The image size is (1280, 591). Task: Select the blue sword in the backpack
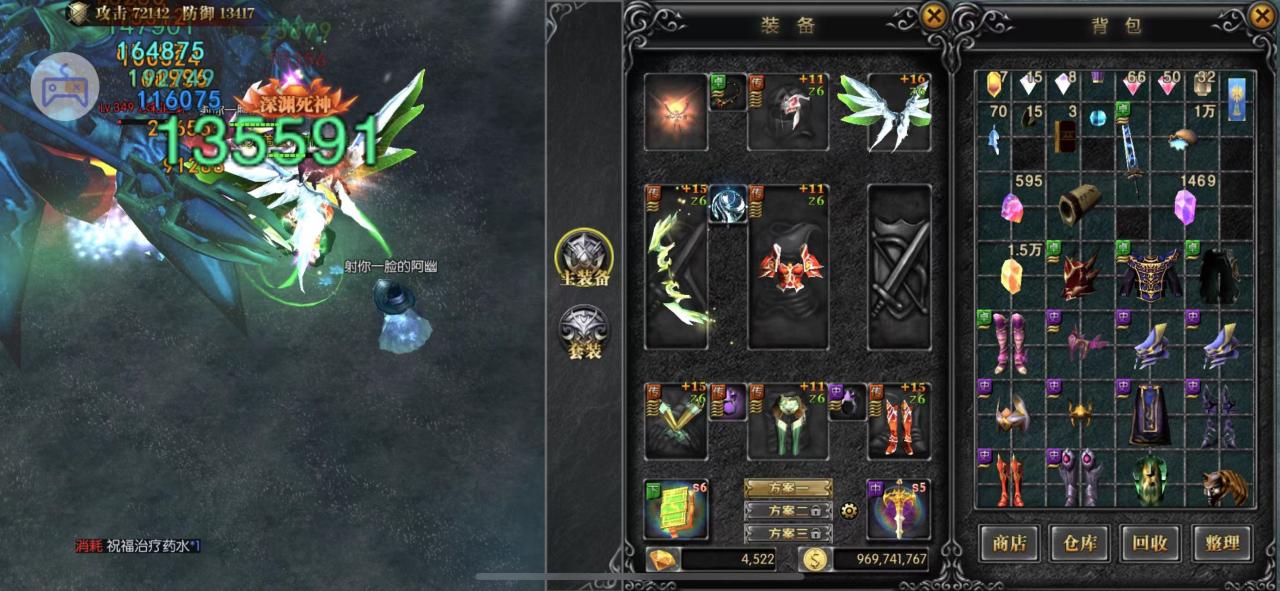tap(1132, 153)
